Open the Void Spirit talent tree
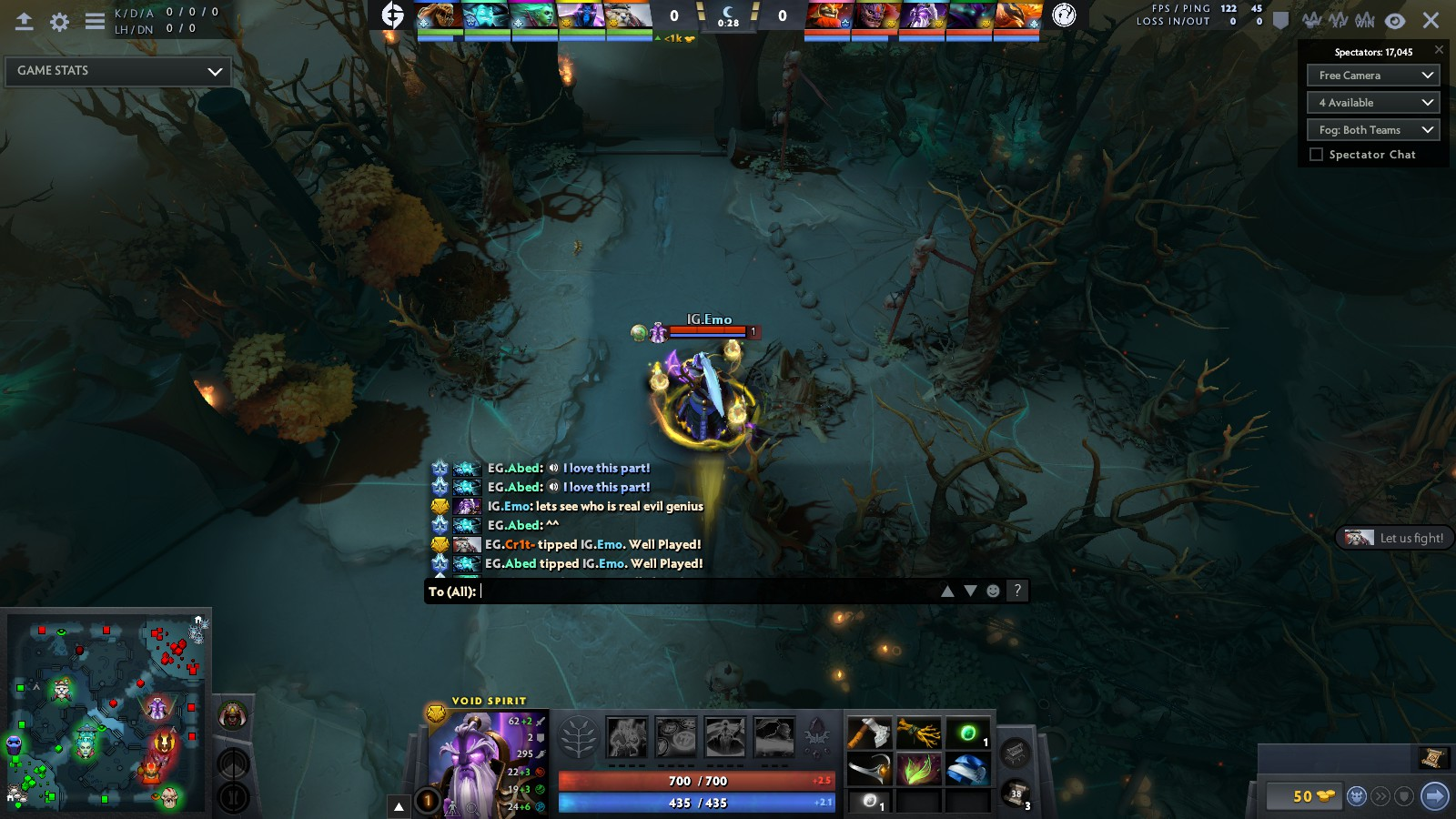Viewport: 1456px width, 819px height. (x=578, y=738)
